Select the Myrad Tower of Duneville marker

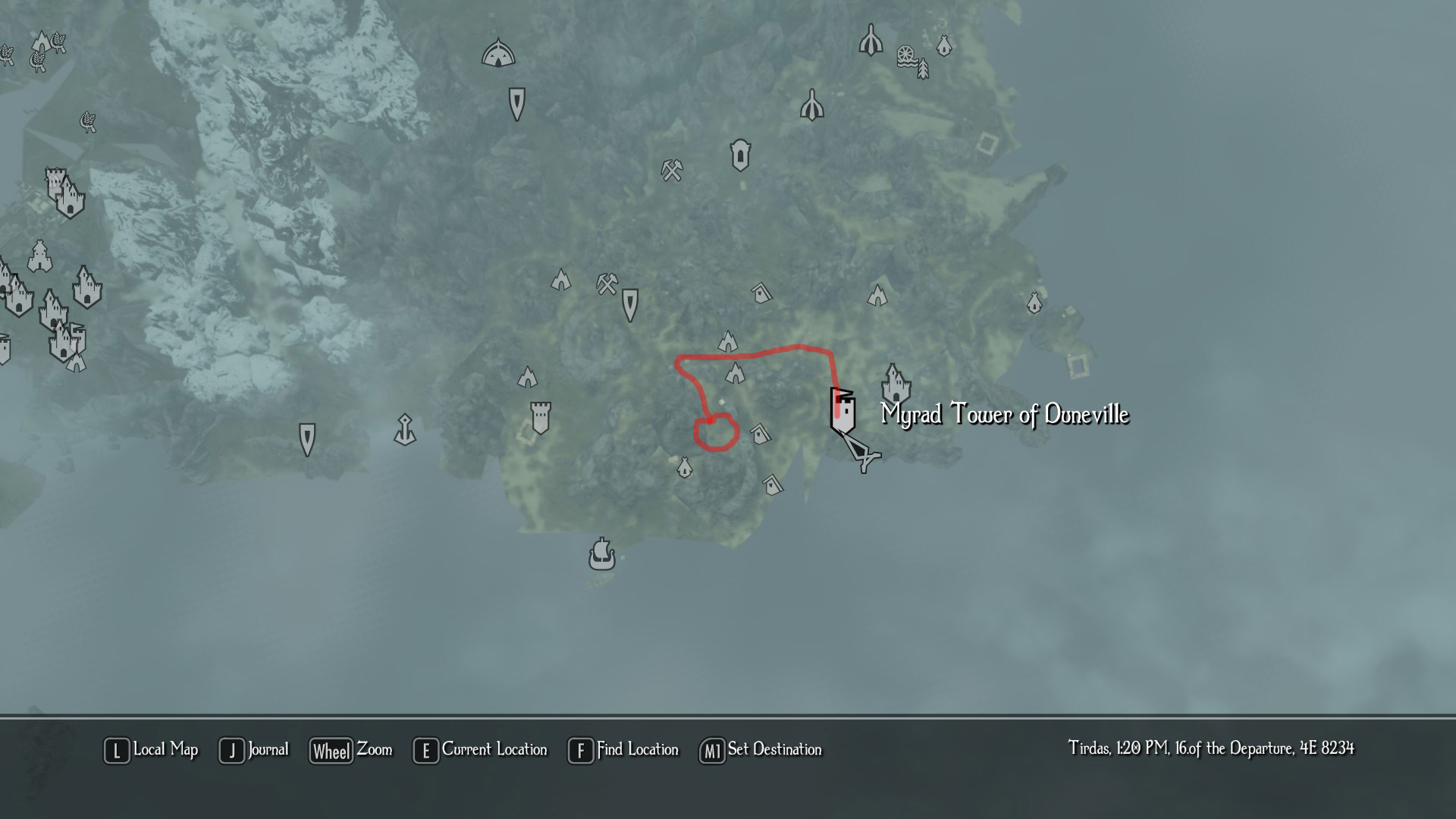pos(842,413)
